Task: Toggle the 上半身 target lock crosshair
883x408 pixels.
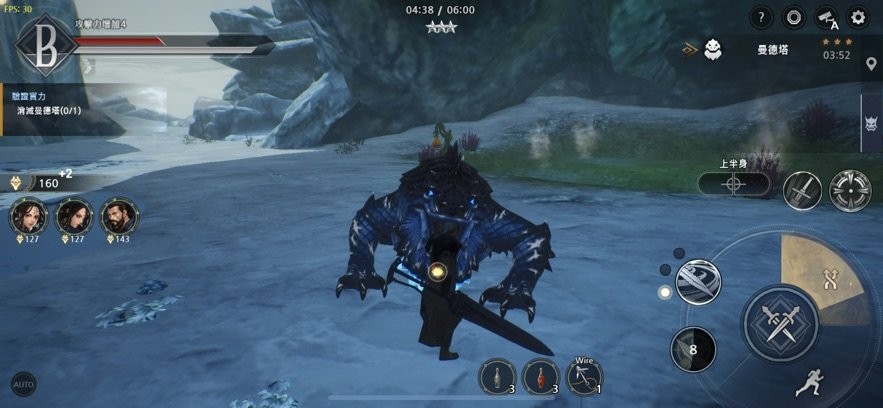Action: 734,184
